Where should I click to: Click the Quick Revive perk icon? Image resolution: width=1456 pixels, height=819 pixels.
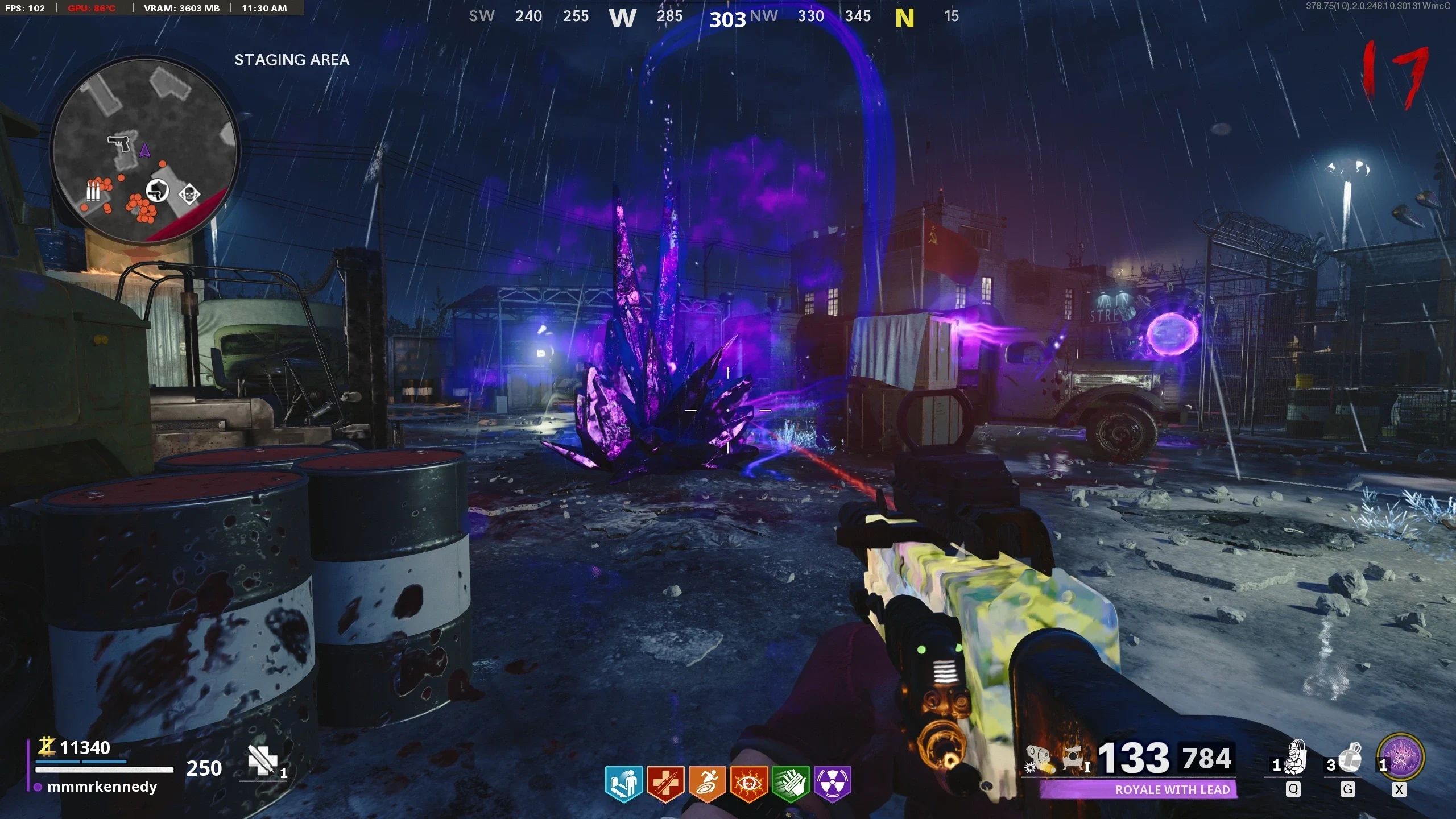click(624, 783)
